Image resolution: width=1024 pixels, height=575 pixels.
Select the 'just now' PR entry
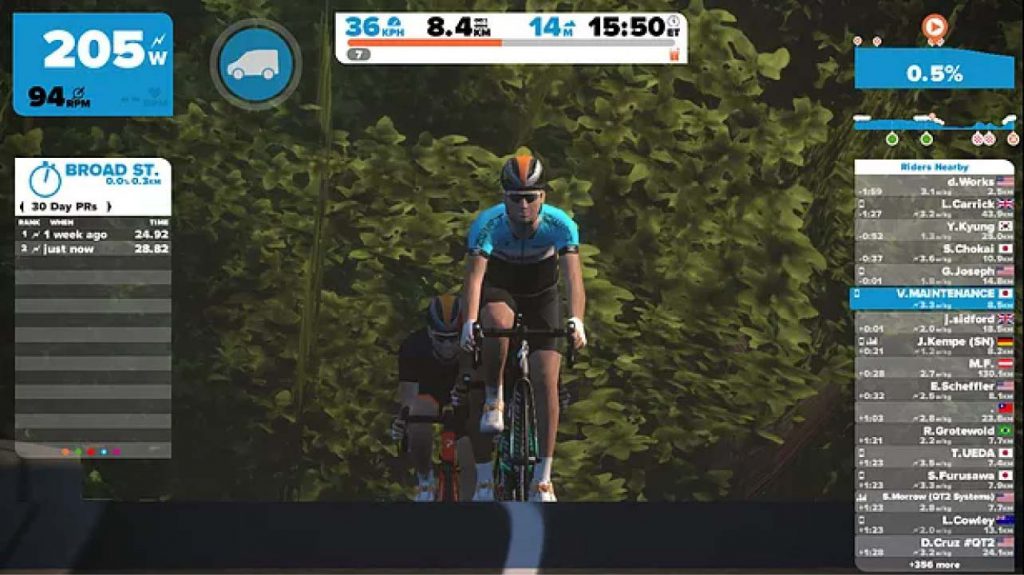pyautogui.click(x=92, y=249)
